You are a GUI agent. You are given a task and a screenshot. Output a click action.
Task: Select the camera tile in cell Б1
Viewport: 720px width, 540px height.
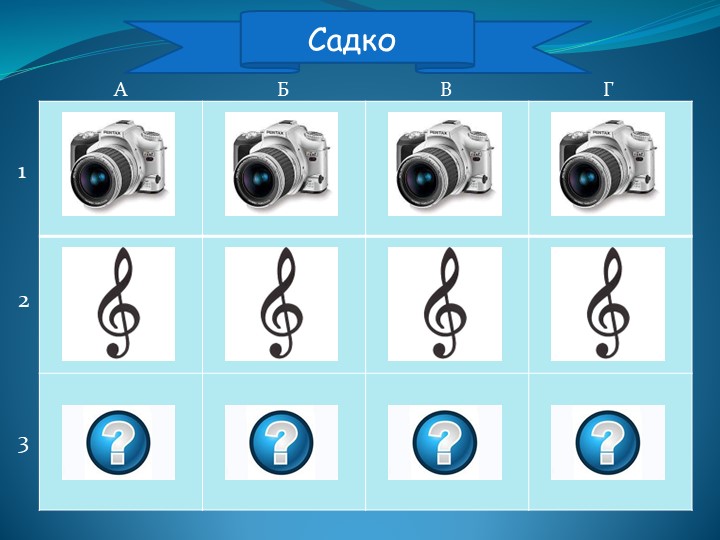tap(281, 164)
